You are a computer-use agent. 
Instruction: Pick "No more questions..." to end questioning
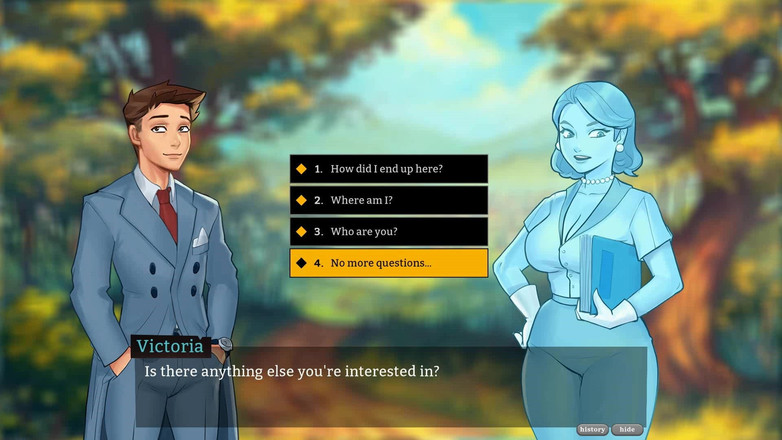pyautogui.click(x=388, y=263)
